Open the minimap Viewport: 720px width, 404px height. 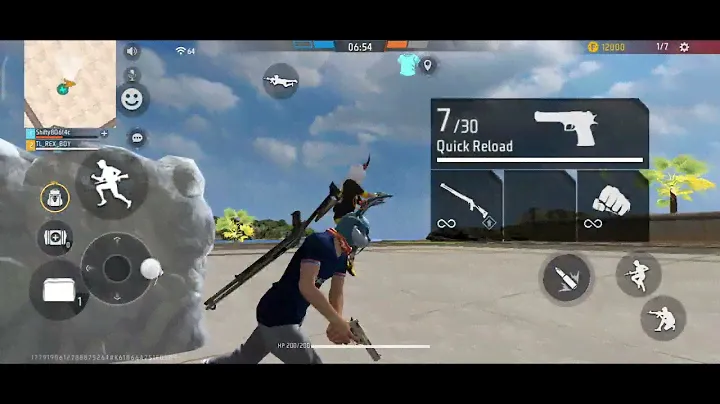(x=69, y=83)
